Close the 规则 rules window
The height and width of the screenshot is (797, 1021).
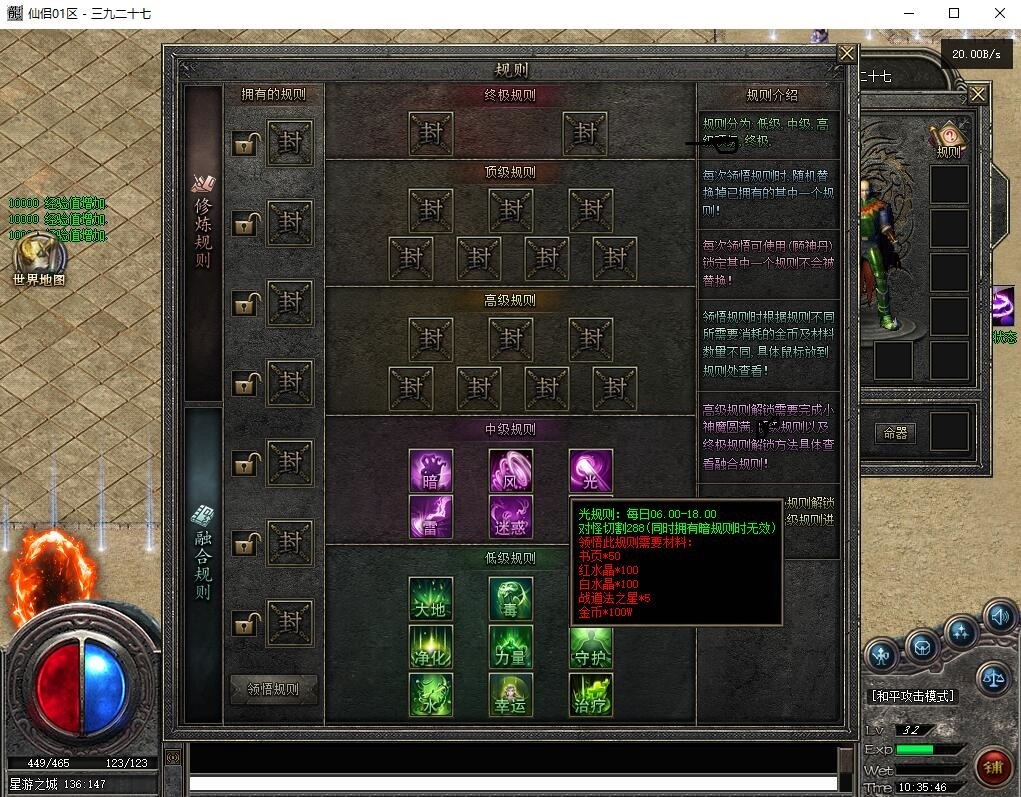click(x=847, y=54)
